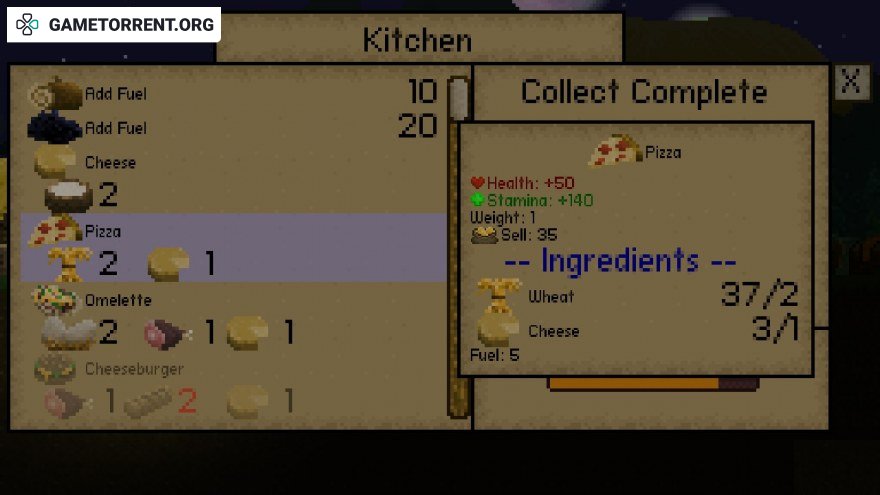Screen dimensions: 880x495
Task: Collect the finished dish via Collect Complete
Action: (643, 93)
